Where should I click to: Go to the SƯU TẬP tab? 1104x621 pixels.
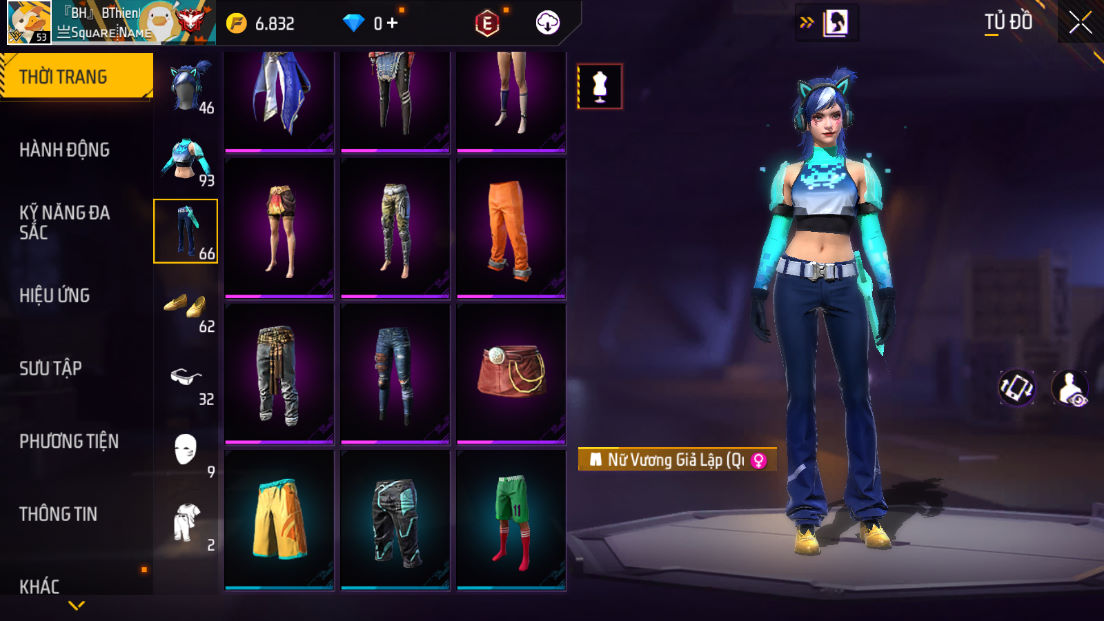[51, 368]
